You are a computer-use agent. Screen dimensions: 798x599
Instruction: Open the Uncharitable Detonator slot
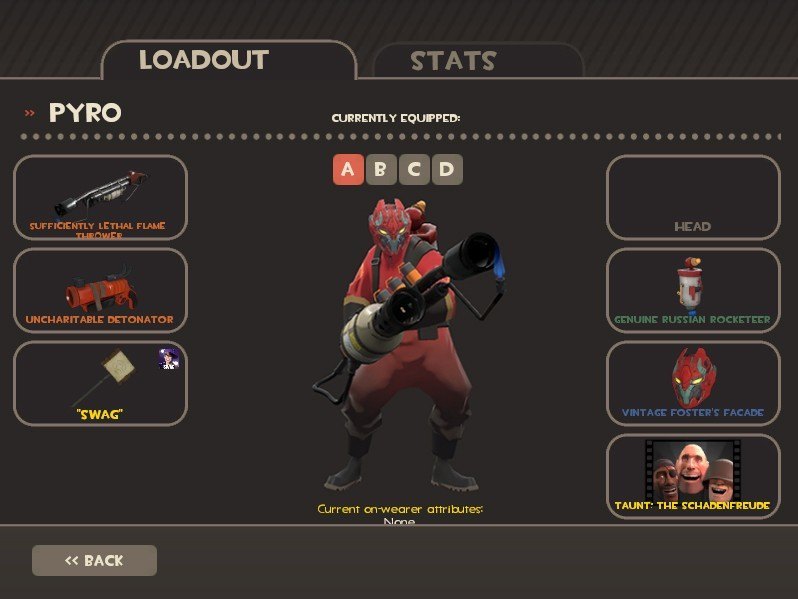click(x=100, y=291)
